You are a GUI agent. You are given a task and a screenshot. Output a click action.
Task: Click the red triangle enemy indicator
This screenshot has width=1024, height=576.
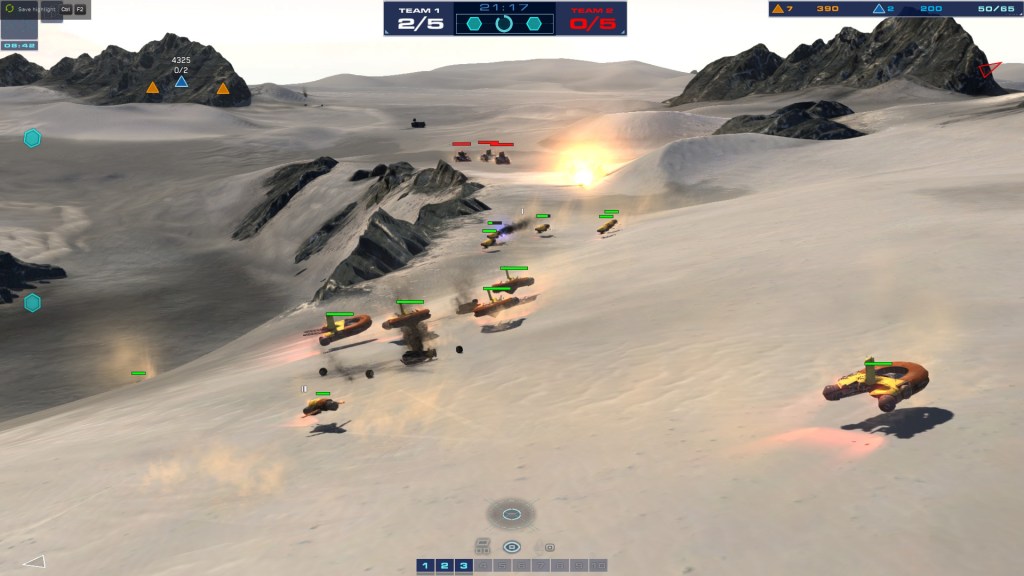989,69
